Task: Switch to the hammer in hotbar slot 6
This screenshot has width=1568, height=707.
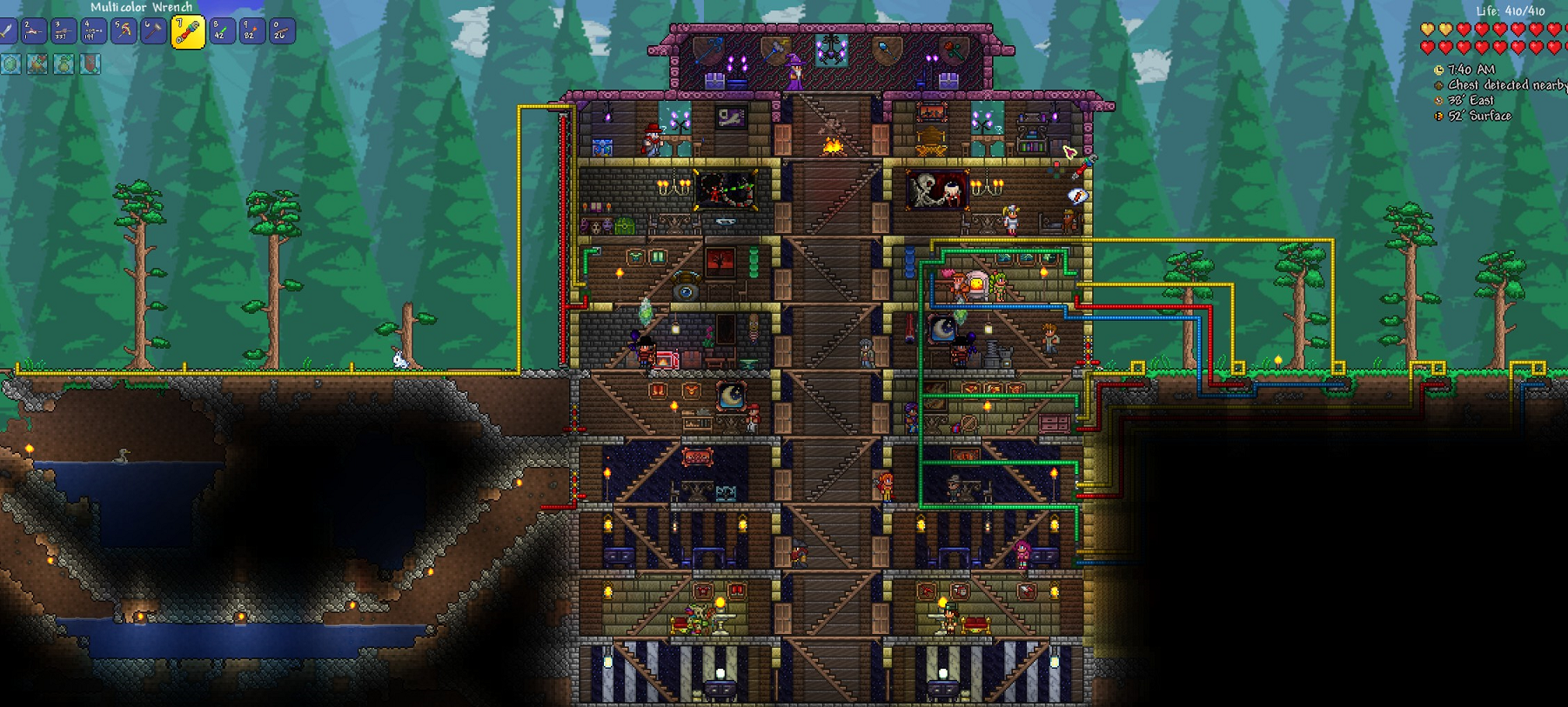Action: (x=152, y=32)
